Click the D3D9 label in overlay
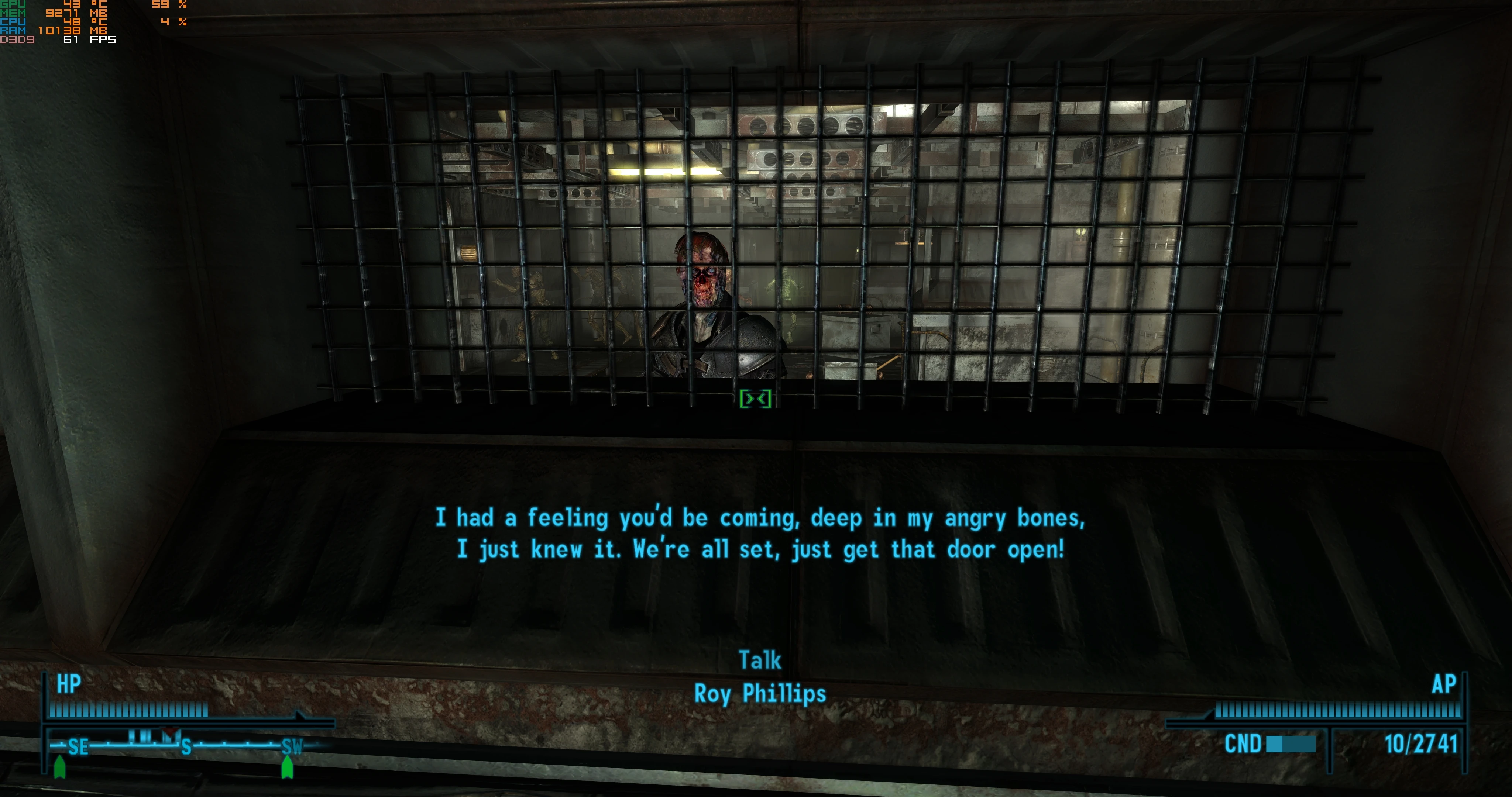The image size is (1512, 797). click(x=18, y=39)
